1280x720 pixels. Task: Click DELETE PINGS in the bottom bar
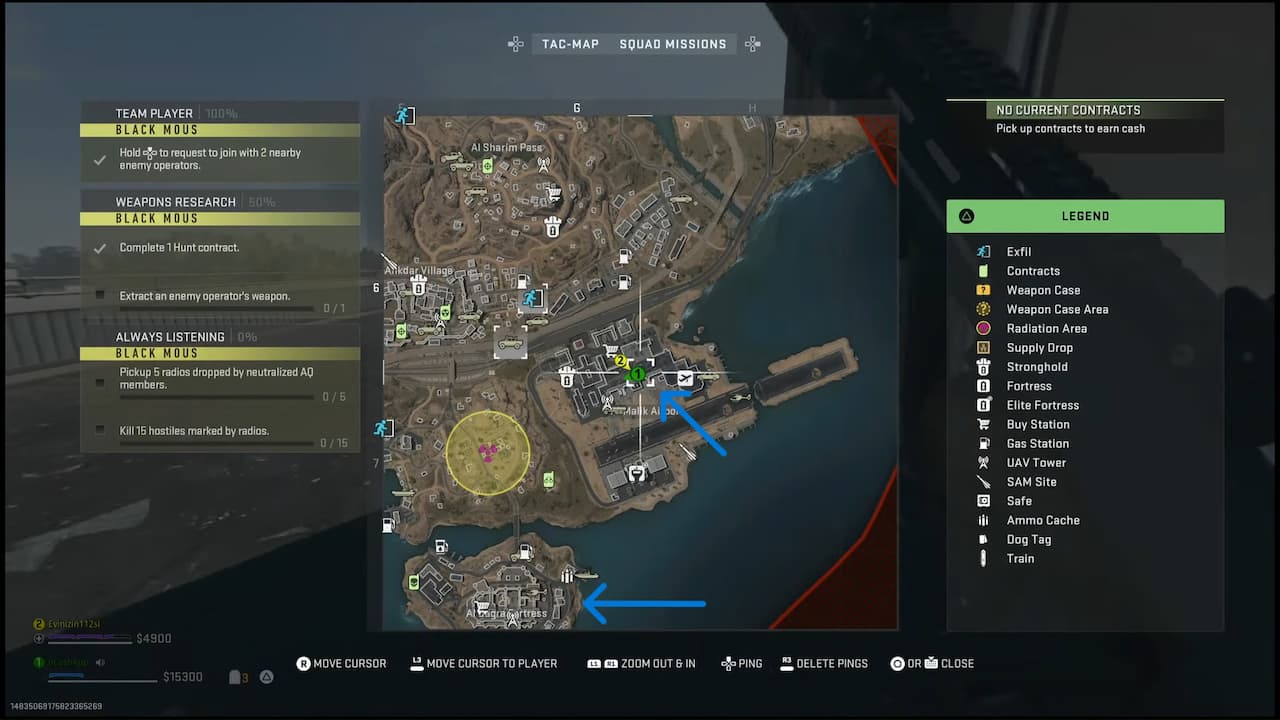coord(824,663)
